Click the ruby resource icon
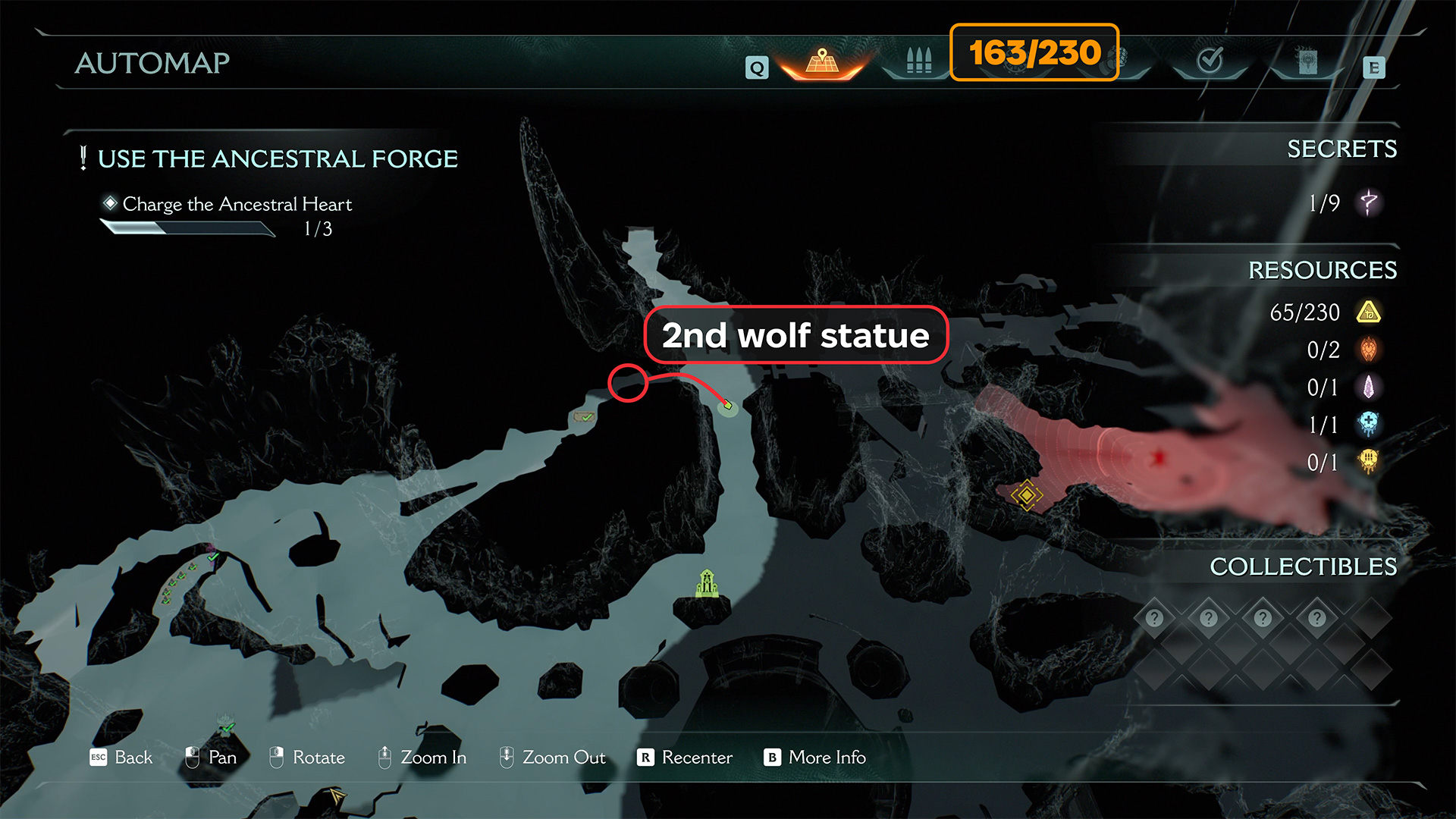 (x=1369, y=350)
